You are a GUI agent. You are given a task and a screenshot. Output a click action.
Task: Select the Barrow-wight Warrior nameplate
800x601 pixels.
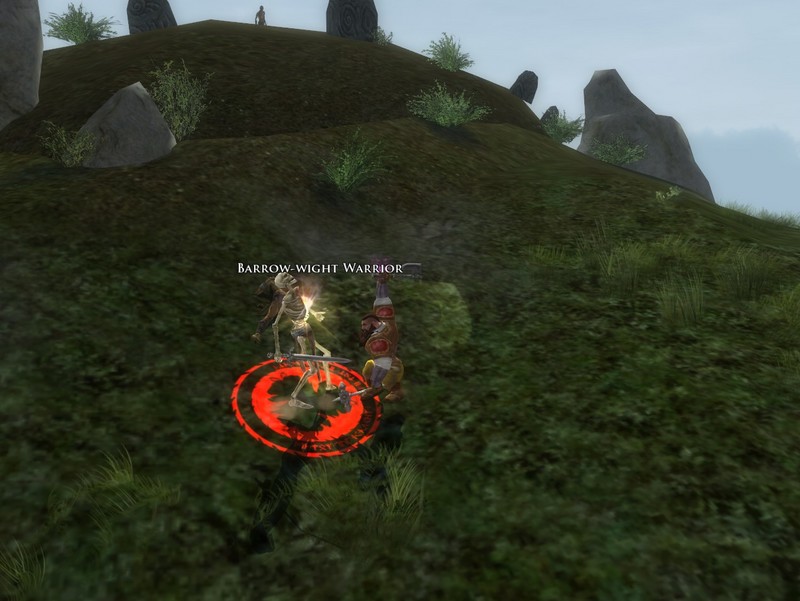click(x=319, y=268)
